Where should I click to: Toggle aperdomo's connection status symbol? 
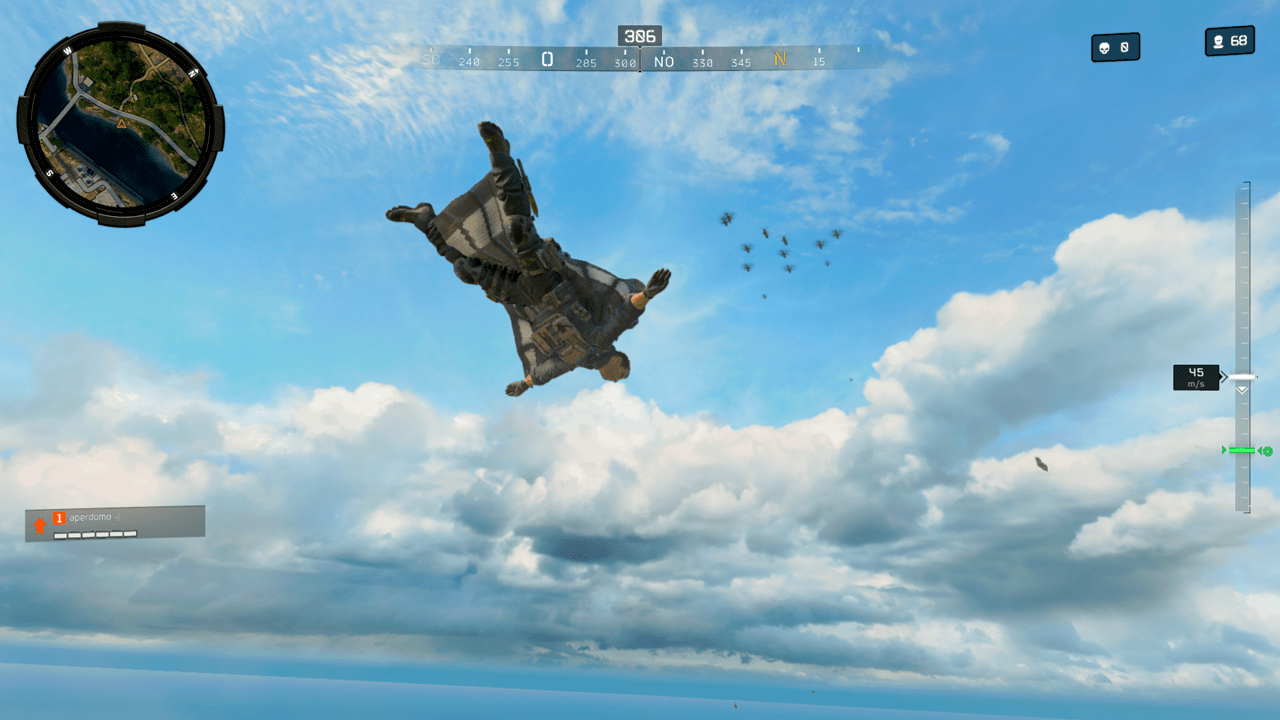(x=117, y=516)
